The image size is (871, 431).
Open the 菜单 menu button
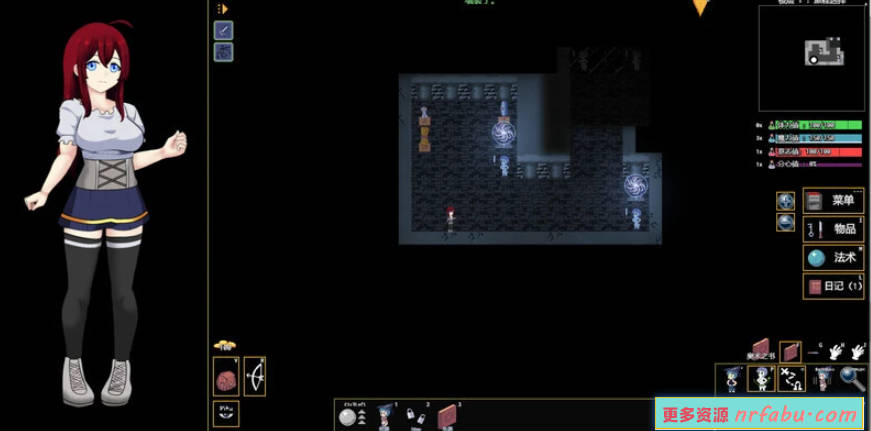(x=834, y=200)
